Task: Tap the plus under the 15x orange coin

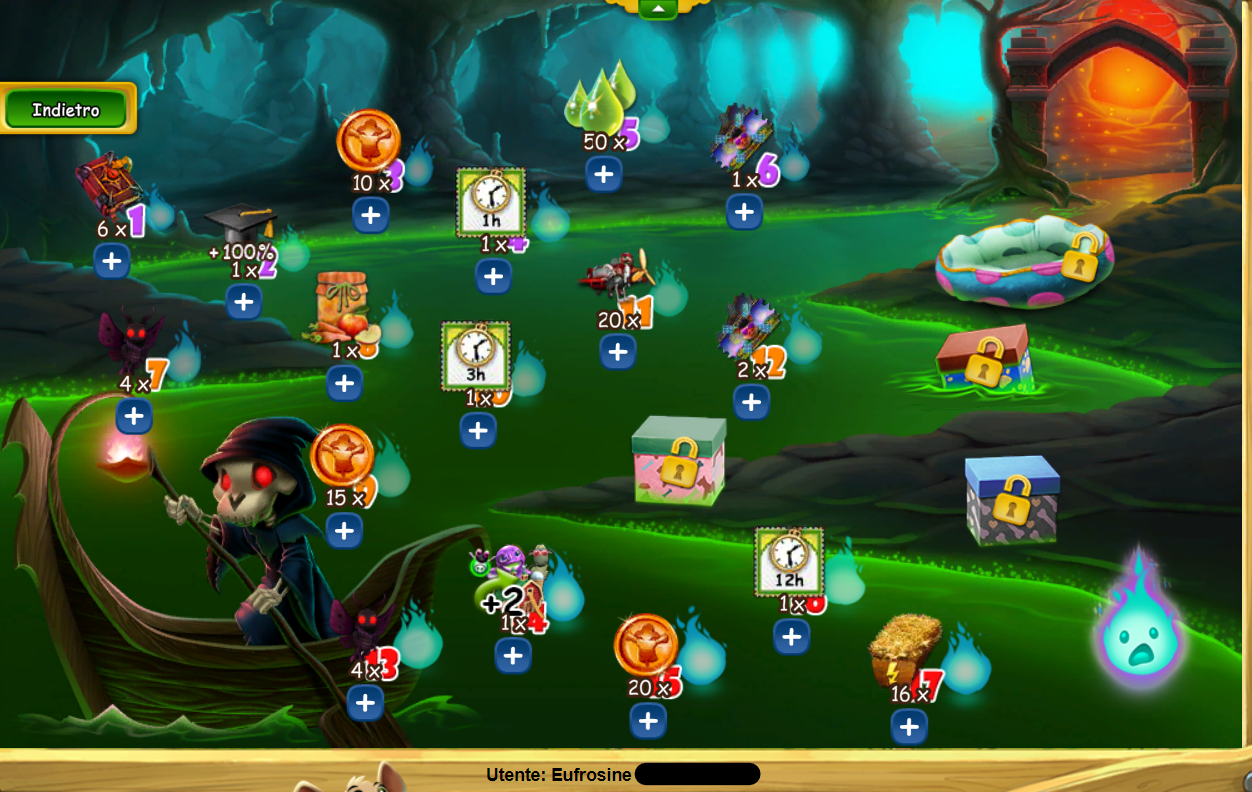Action: point(345,530)
